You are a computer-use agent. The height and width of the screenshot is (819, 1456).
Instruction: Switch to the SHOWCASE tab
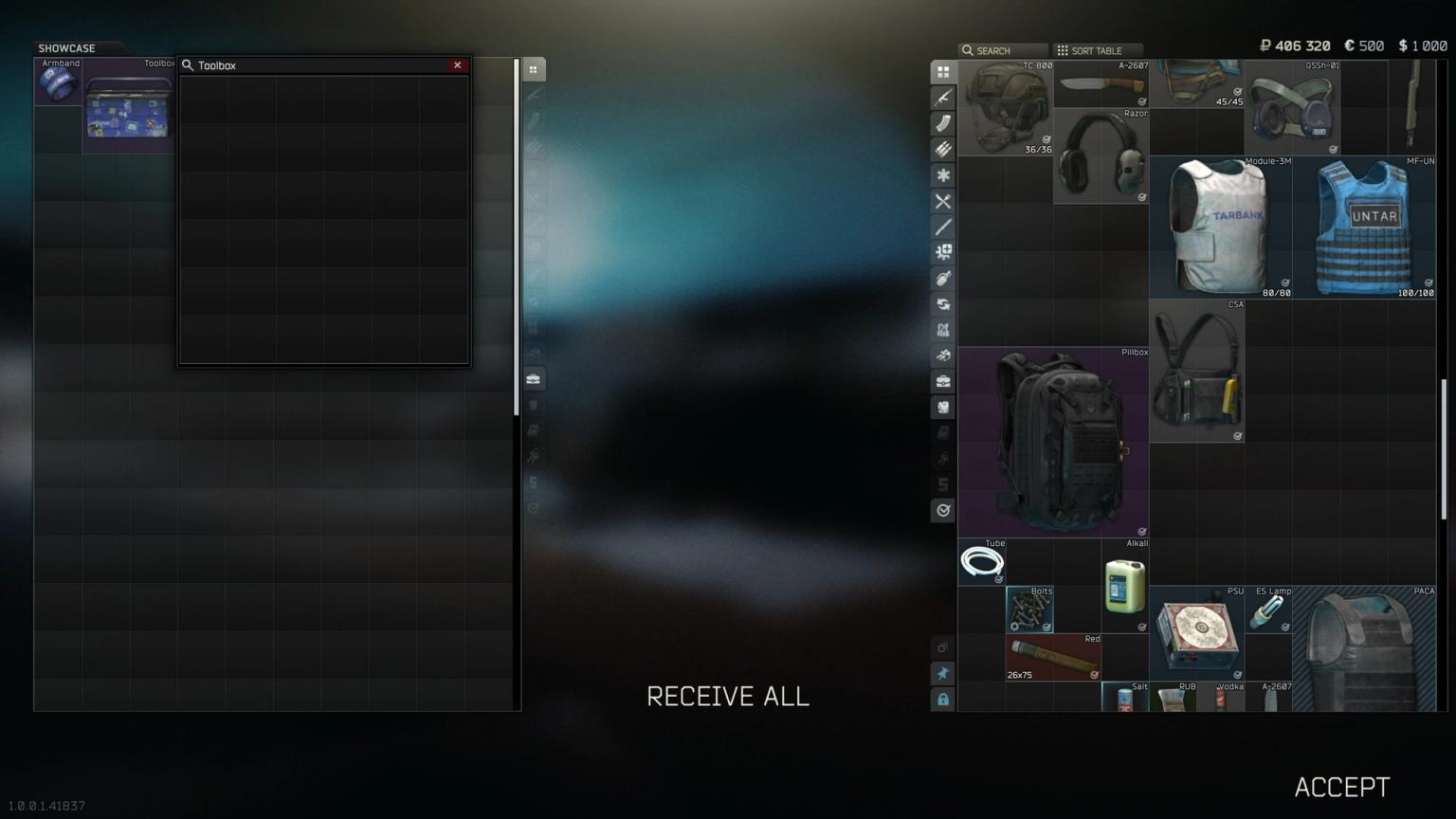pyautogui.click(x=66, y=47)
